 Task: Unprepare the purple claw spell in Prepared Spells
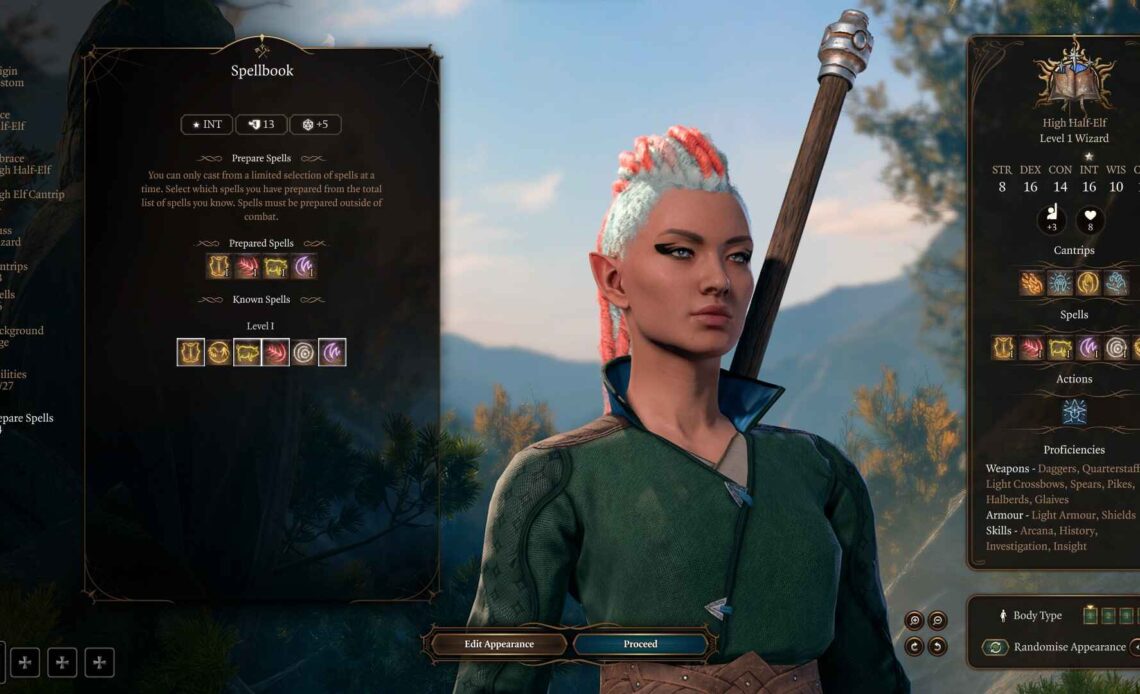pyautogui.click(x=304, y=266)
